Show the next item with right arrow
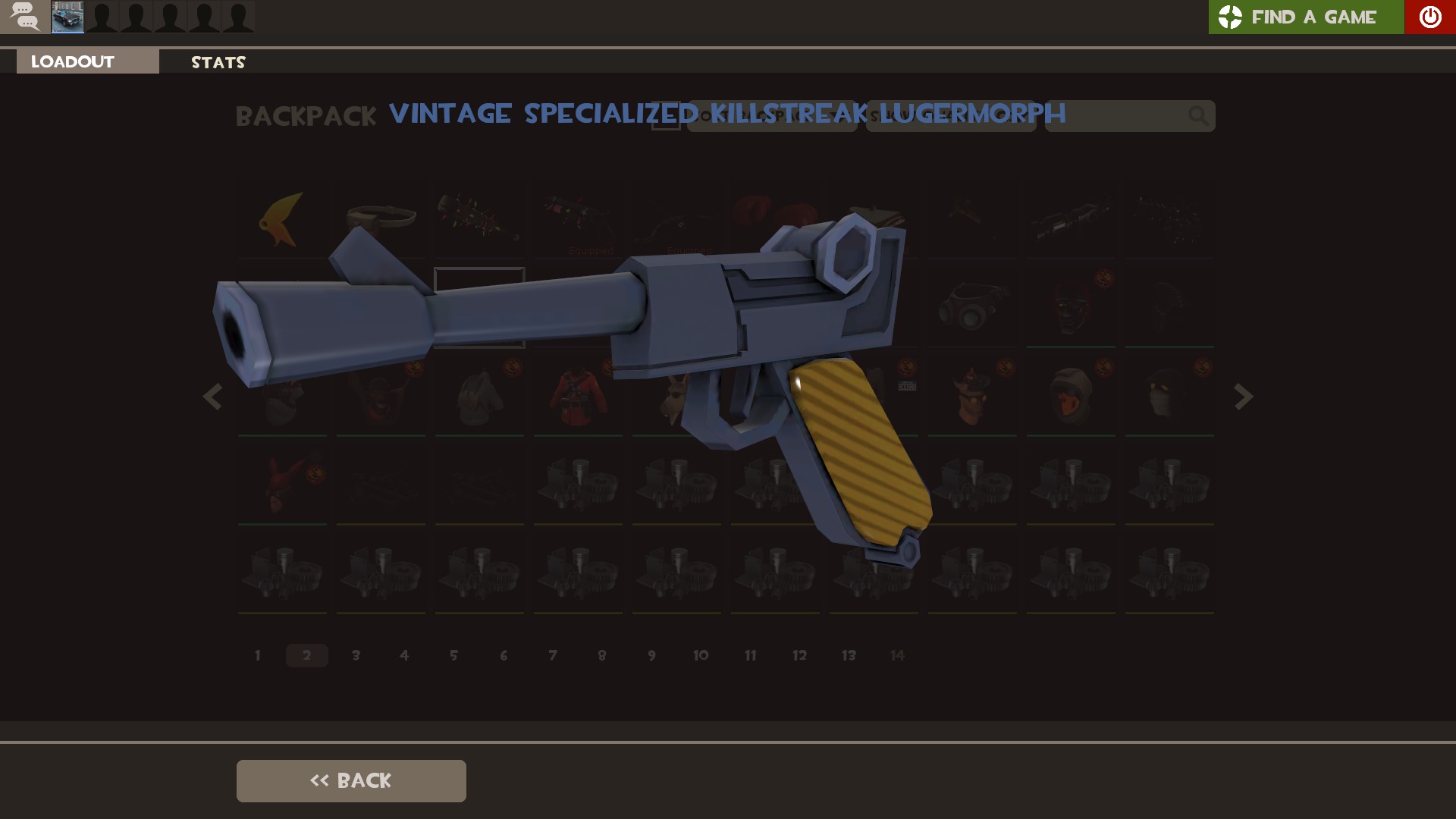Image resolution: width=1456 pixels, height=819 pixels. [x=1243, y=397]
